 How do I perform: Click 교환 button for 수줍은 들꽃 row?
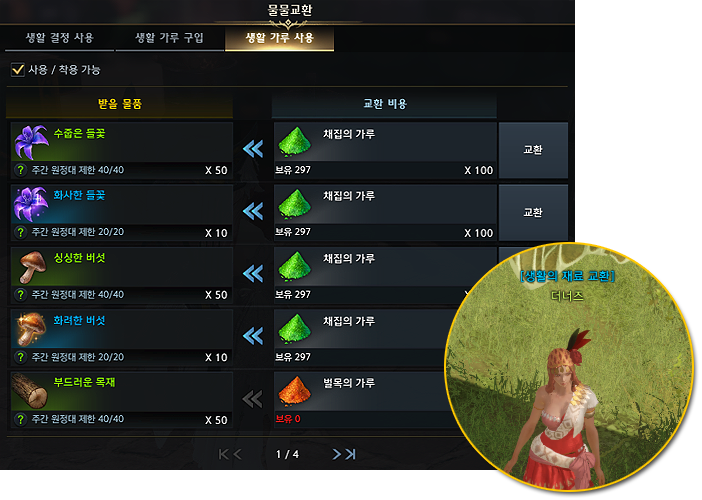coord(533,150)
